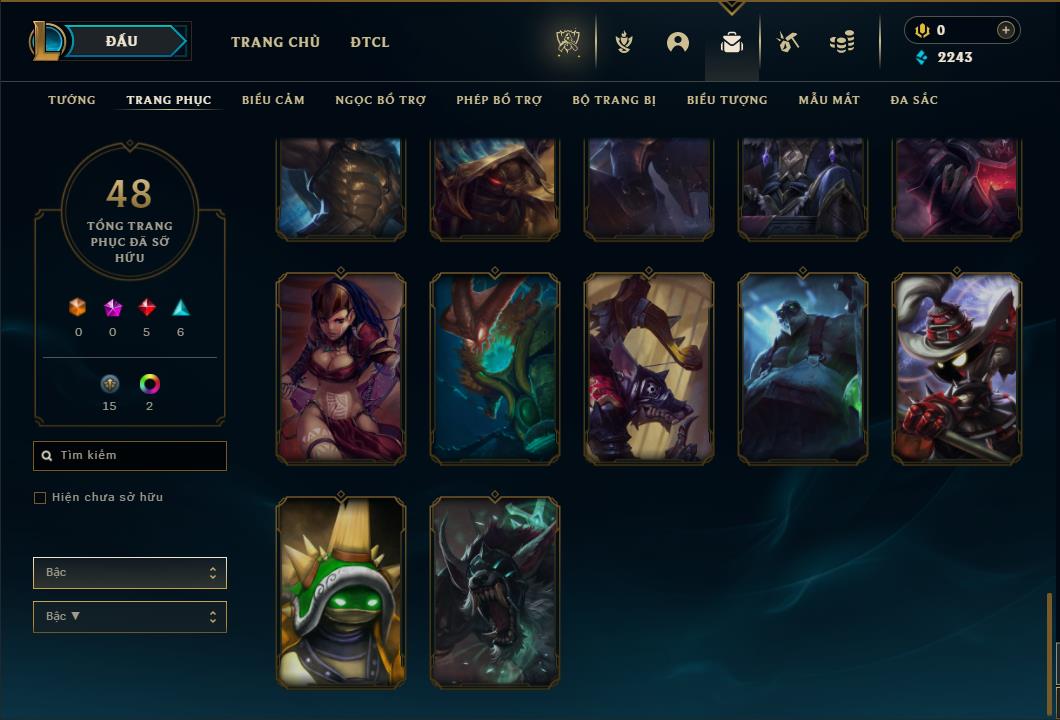Toggle the Hiện chưa sở hữu checkbox

[x=40, y=498]
